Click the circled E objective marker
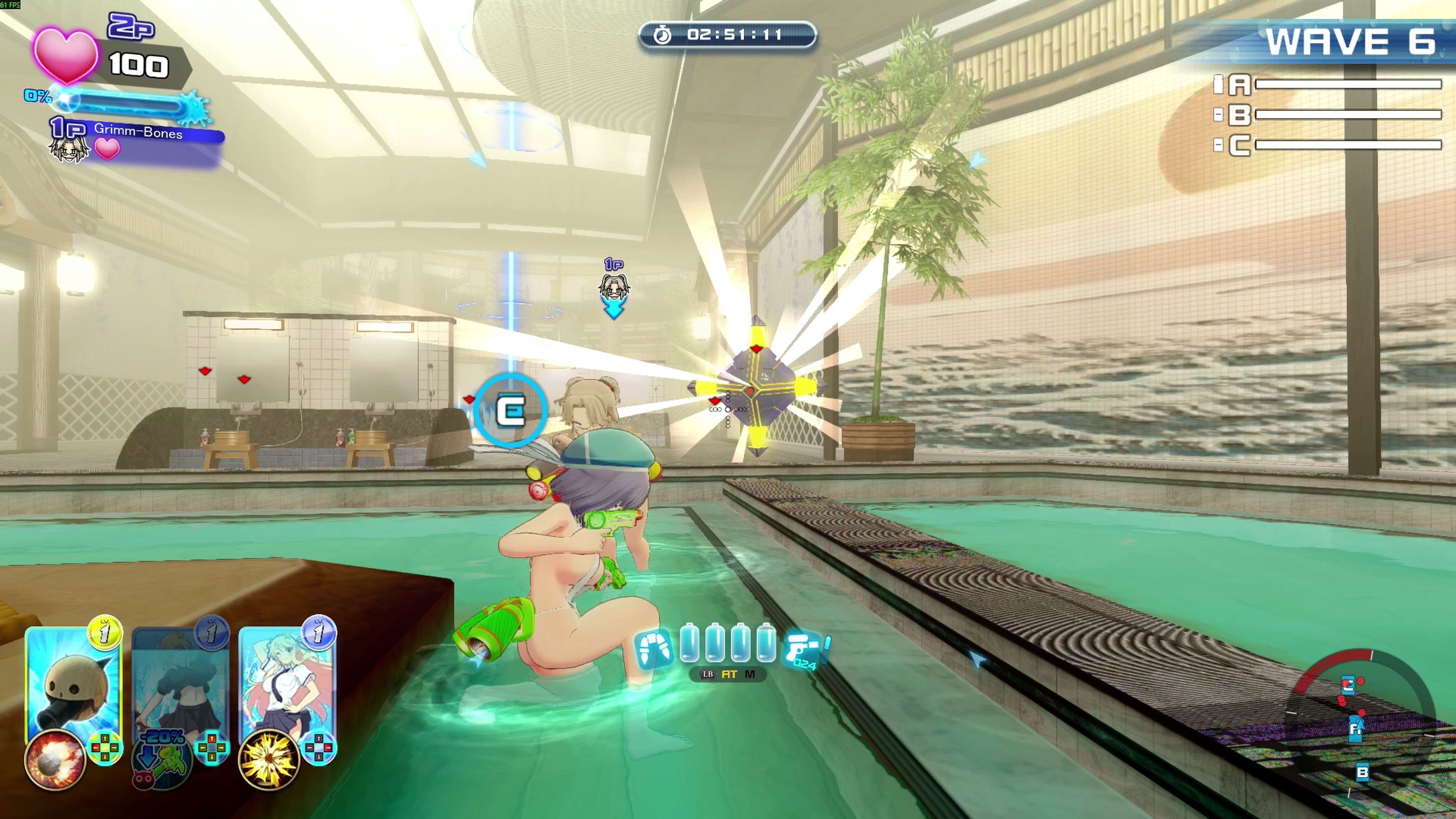This screenshot has width=1456, height=819. point(511,410)
